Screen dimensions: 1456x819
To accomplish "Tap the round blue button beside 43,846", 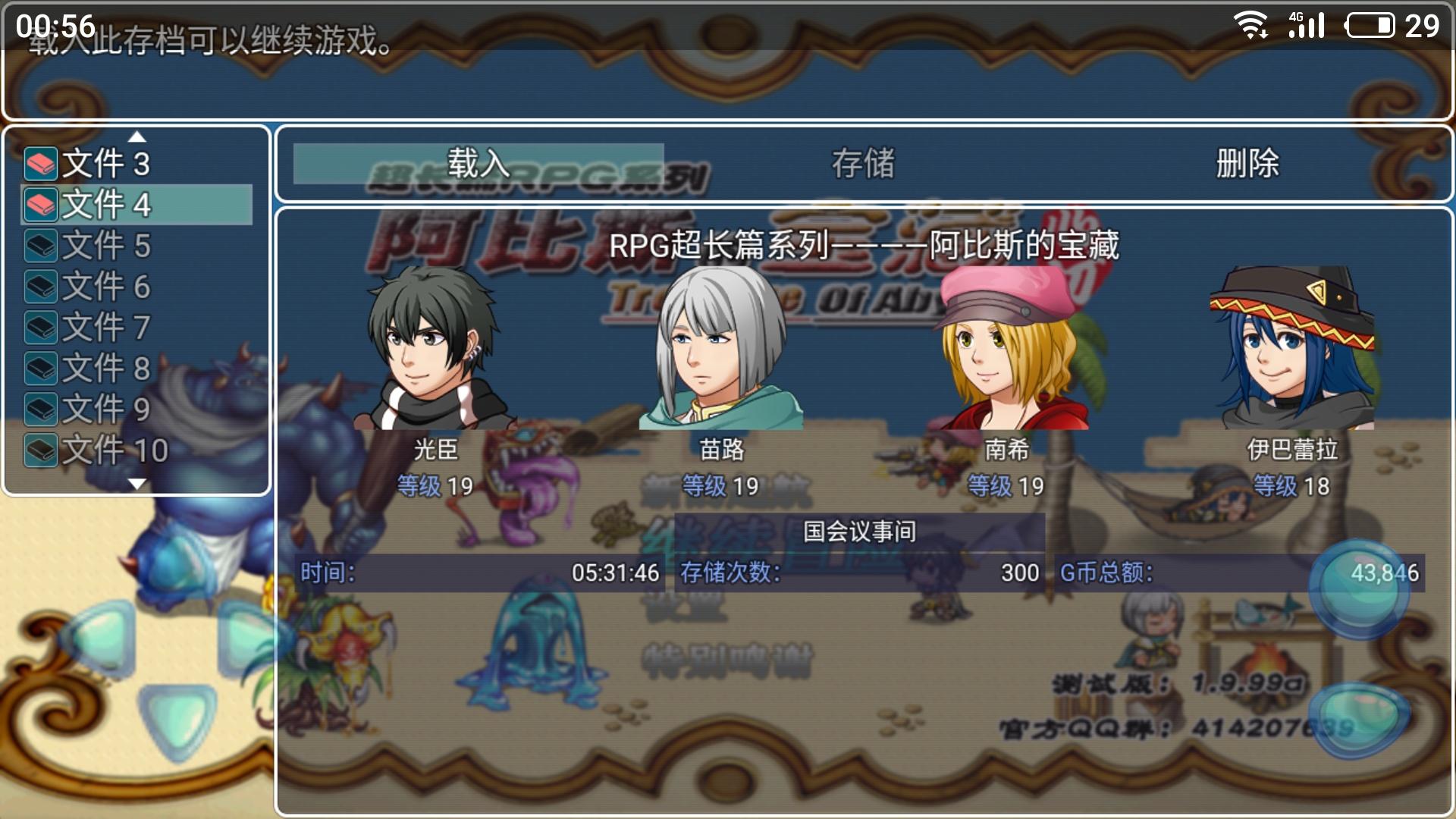I will point(1359,588).
